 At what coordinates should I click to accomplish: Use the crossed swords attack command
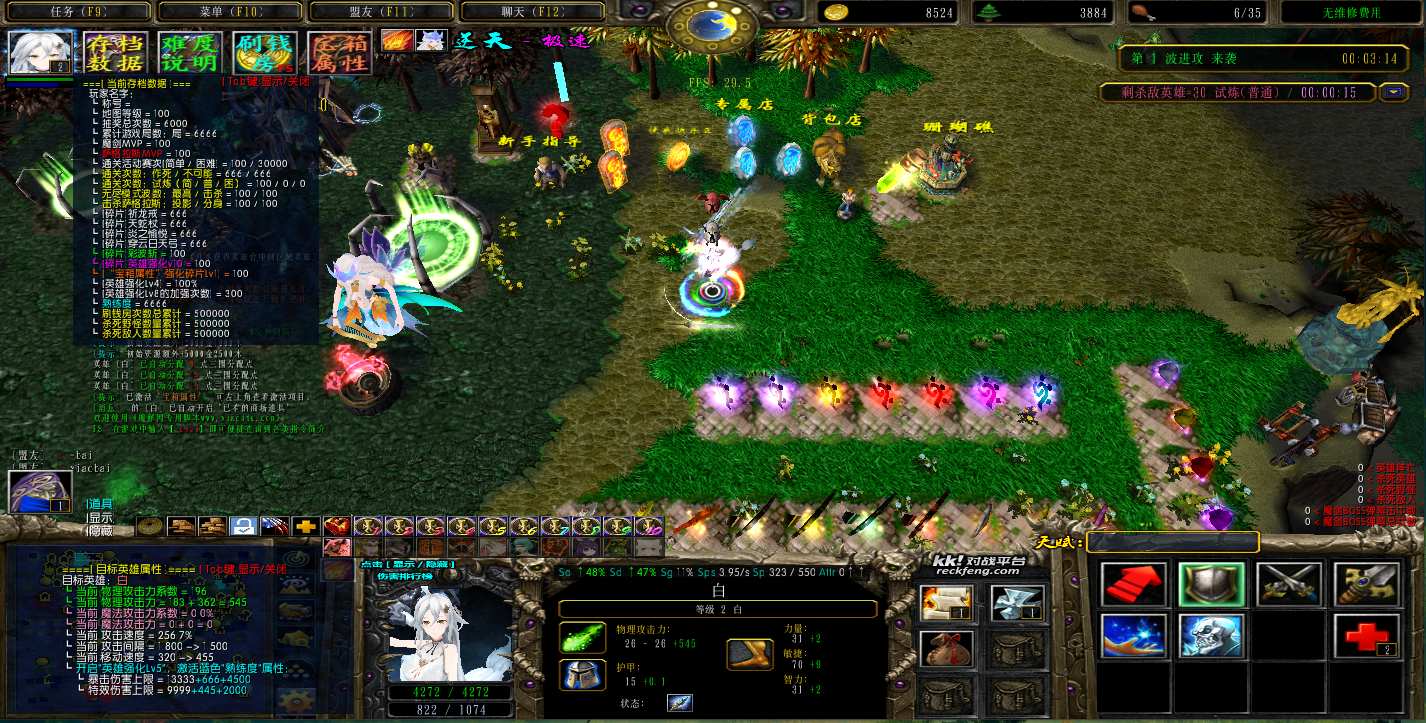click(x=1289, y=585)
